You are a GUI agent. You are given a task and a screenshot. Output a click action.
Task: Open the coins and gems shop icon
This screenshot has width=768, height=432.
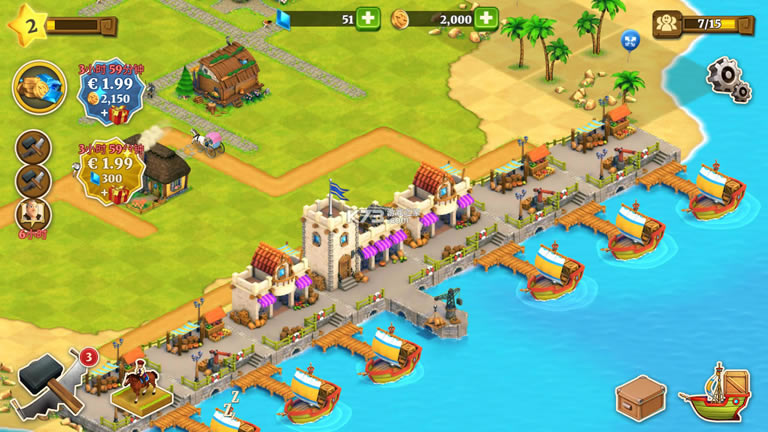click(39, 87)
